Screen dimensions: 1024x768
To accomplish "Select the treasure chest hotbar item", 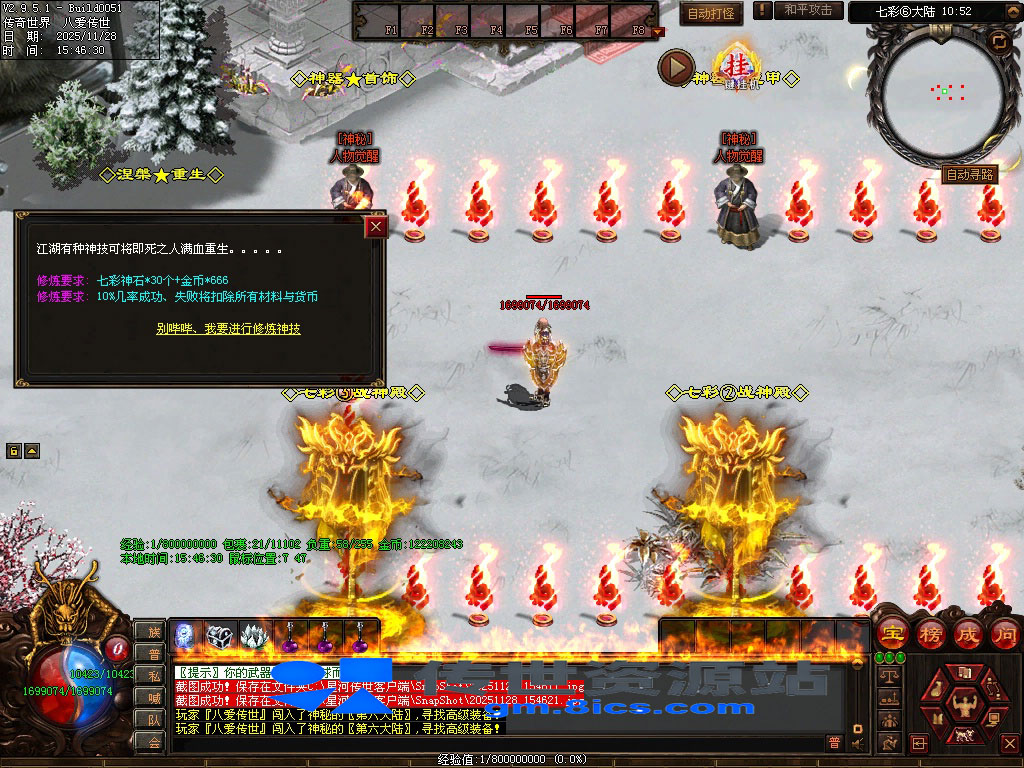I will [219, 635].
